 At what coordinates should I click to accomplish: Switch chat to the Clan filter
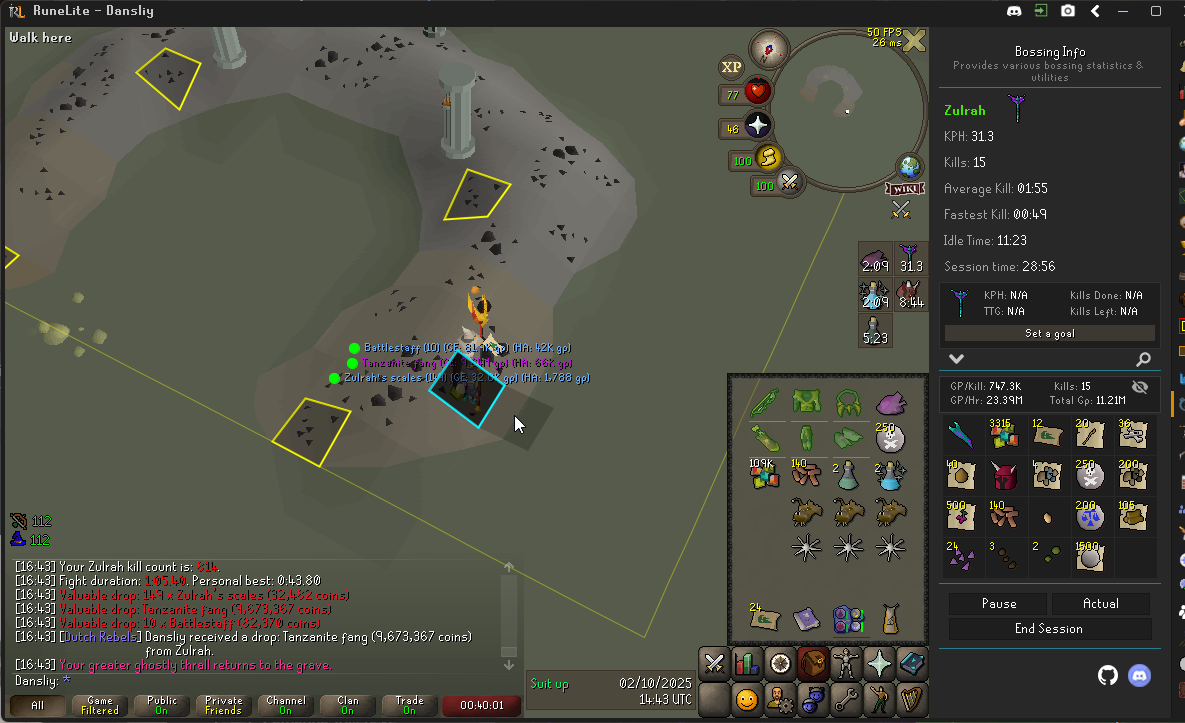[x=347, y=706]
